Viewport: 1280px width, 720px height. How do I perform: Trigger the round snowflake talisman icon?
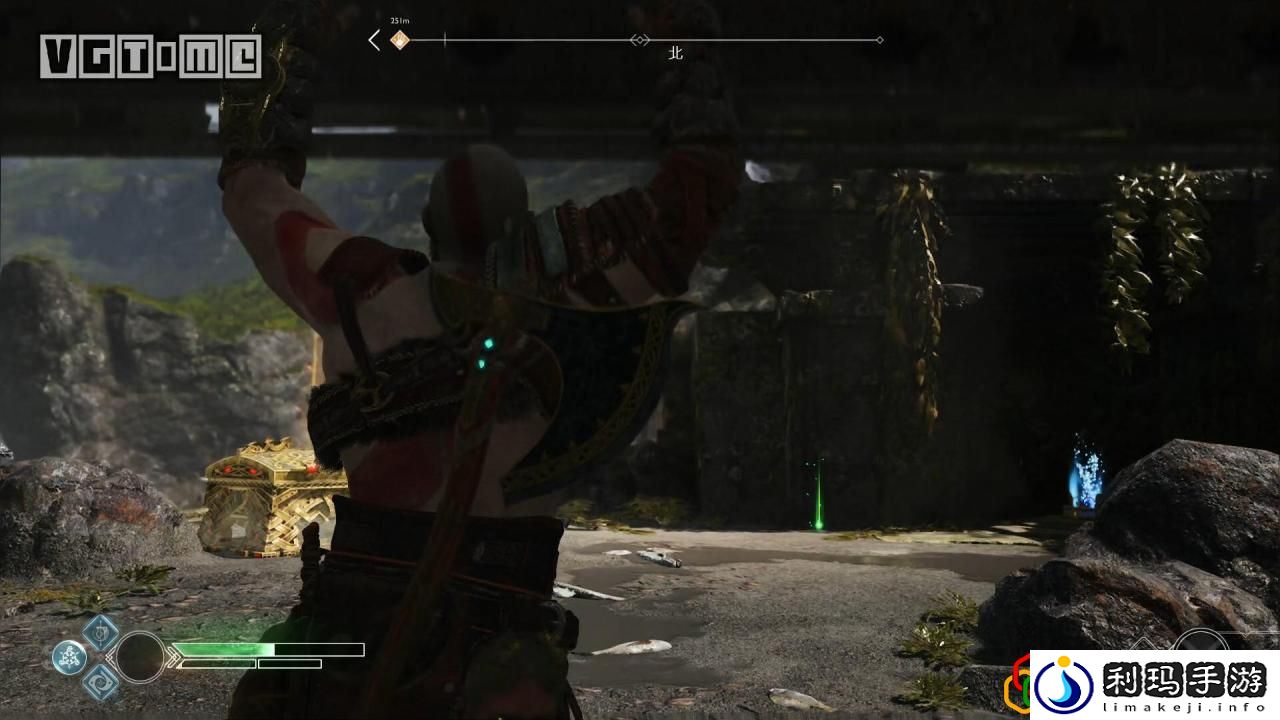pos(69,657)
